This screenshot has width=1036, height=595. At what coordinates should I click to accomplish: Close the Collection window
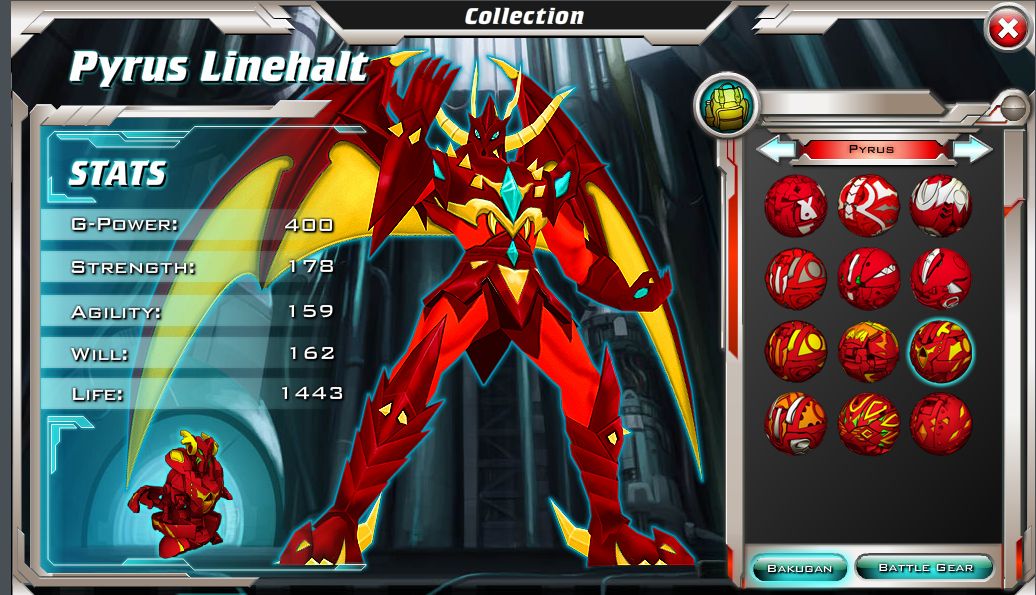click(1007, 32)
